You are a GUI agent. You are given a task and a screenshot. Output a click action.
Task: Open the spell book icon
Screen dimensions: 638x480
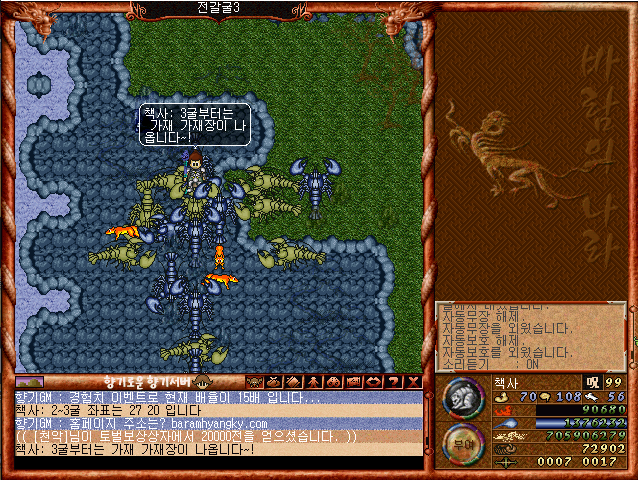coord(294,382)
